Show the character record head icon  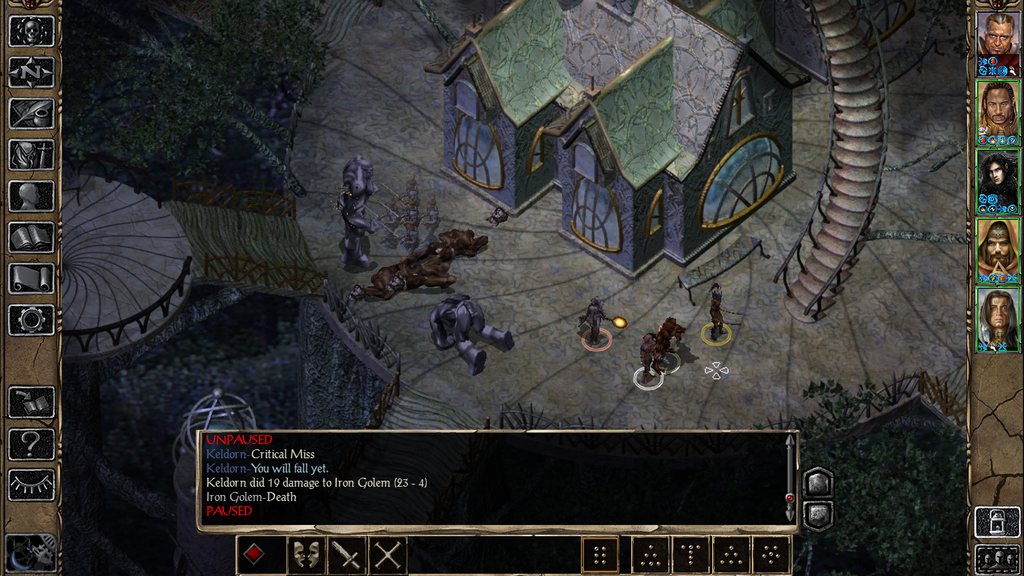tap(31, 195)
